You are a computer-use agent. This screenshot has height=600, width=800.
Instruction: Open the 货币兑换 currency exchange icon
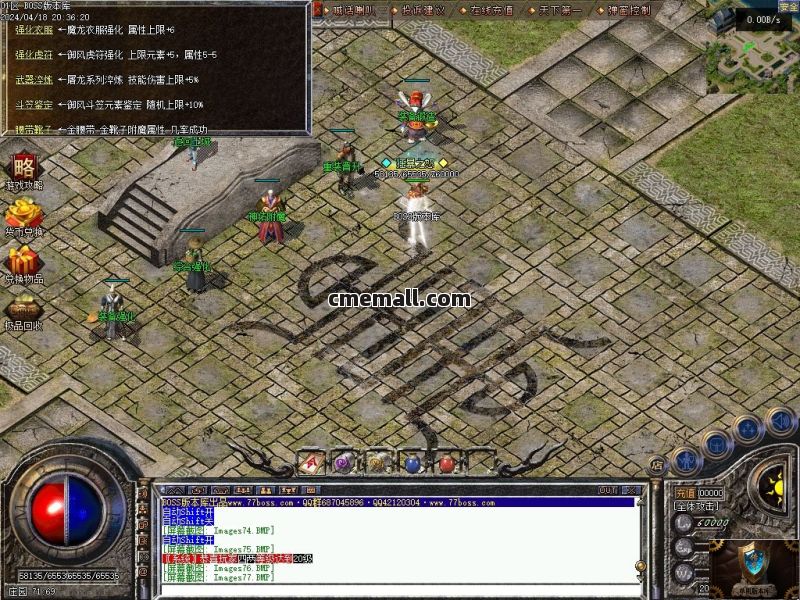coord(23,215)
